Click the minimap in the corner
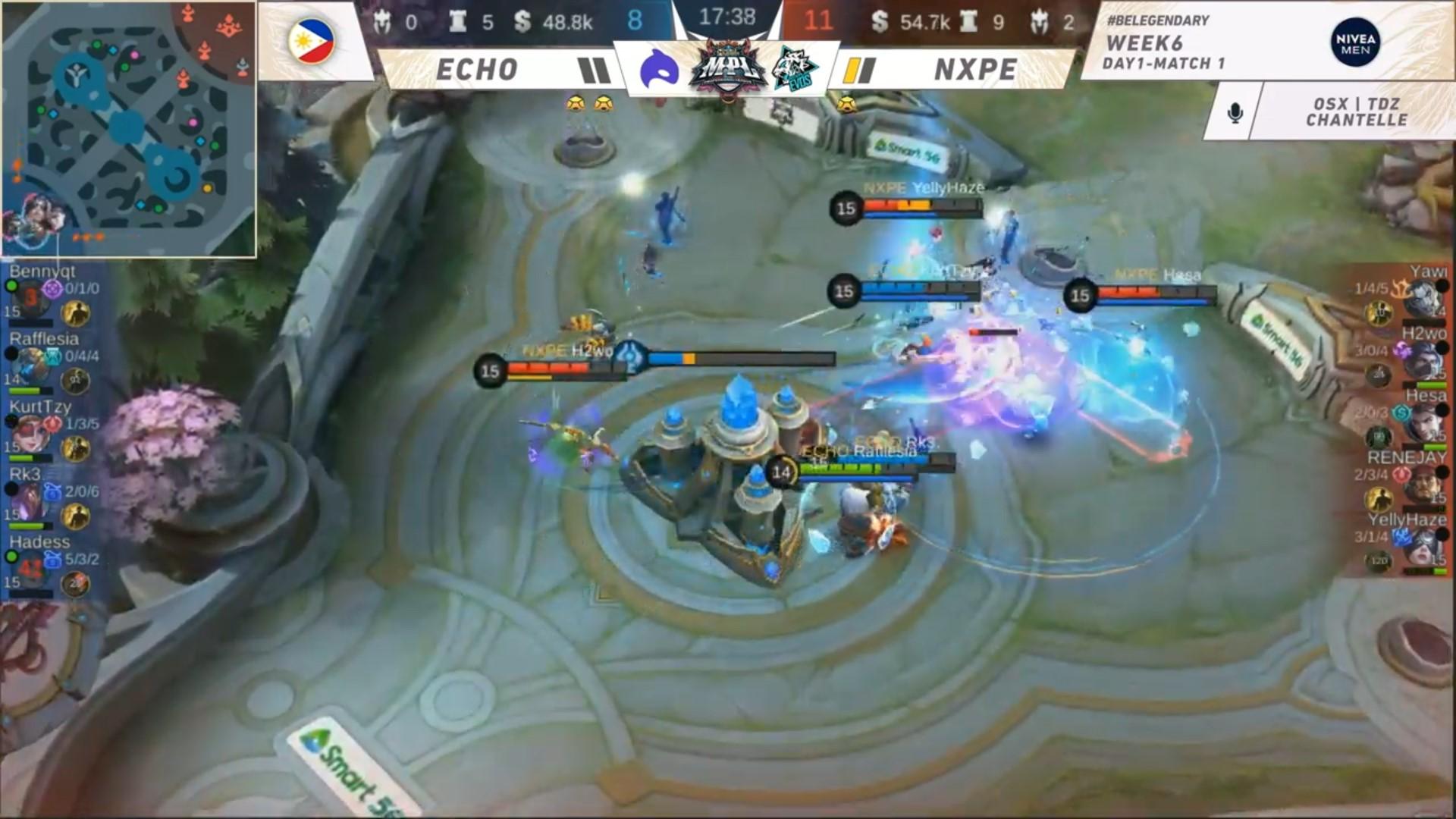This screenshot has height=819, width=1456. coord(127,129)
